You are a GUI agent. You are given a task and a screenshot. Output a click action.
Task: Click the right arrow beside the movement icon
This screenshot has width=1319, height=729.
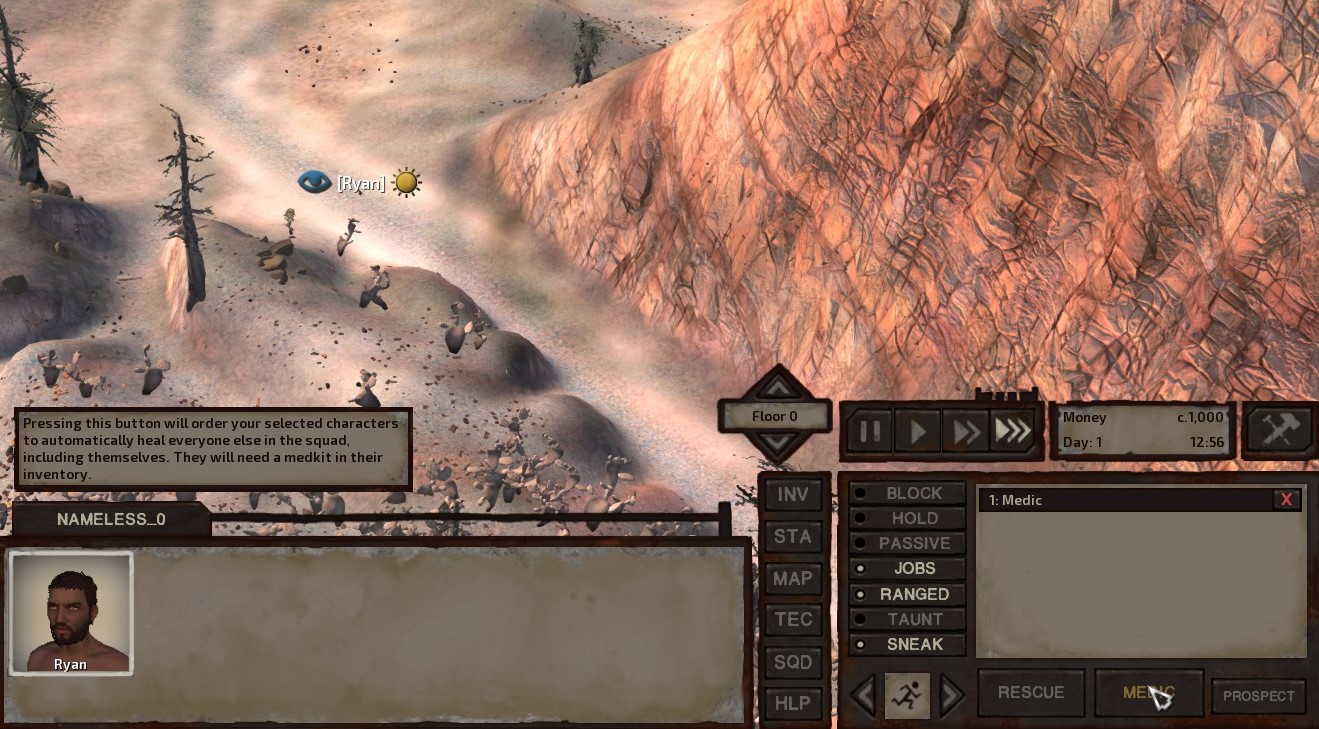tap(950, 694)
